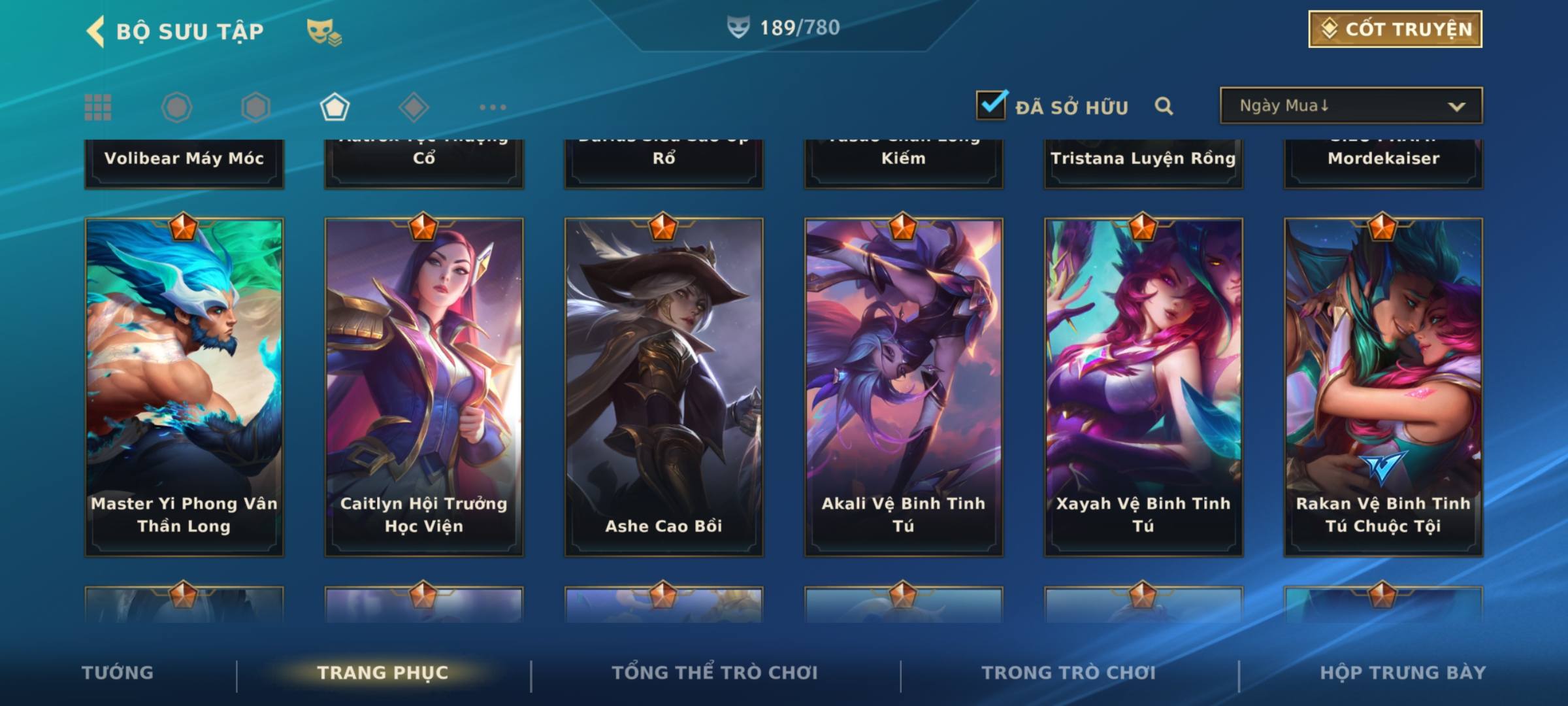
Task: Go back from Bộ Sưu Tập
Action: (96, 31)
